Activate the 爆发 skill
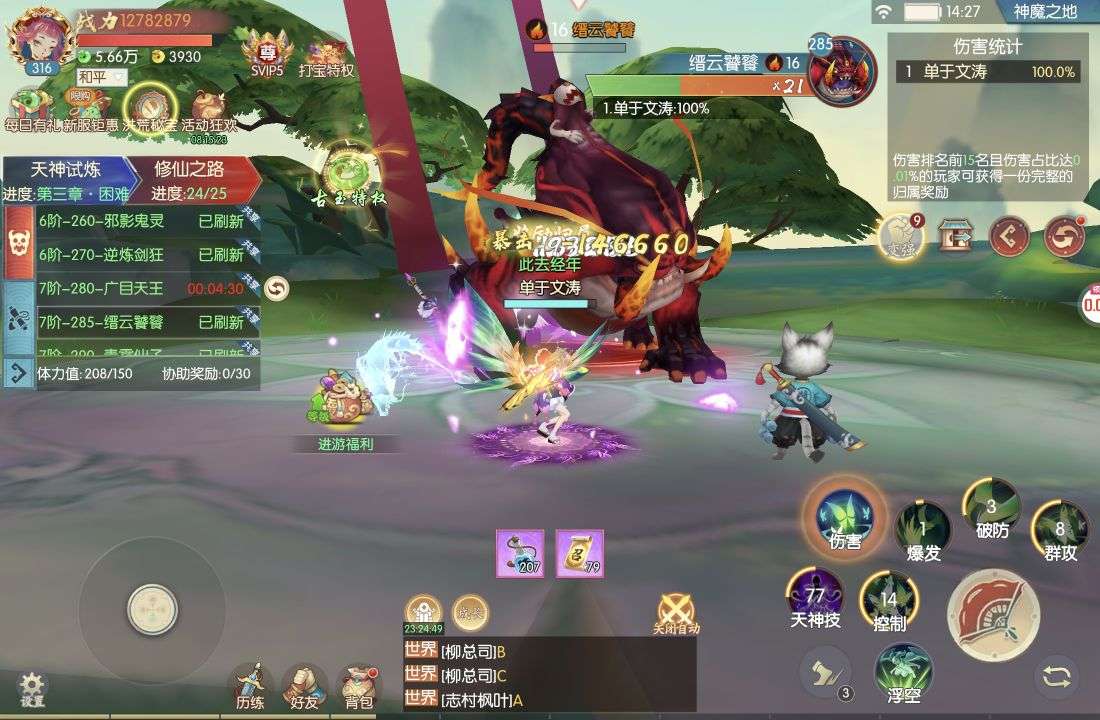The height and width of the screenshot is (720, 1100). pos(922,529)
